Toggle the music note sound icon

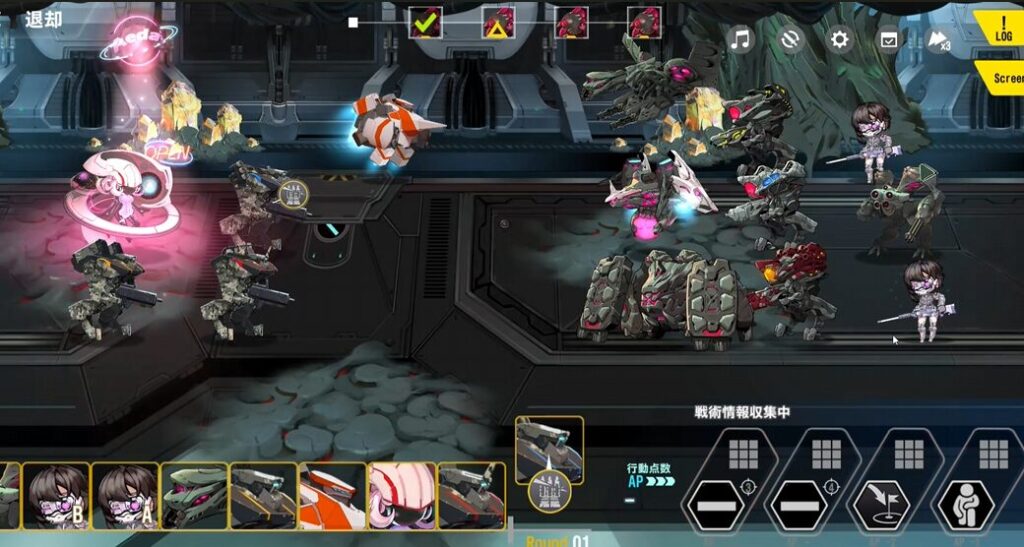[740, 40]
